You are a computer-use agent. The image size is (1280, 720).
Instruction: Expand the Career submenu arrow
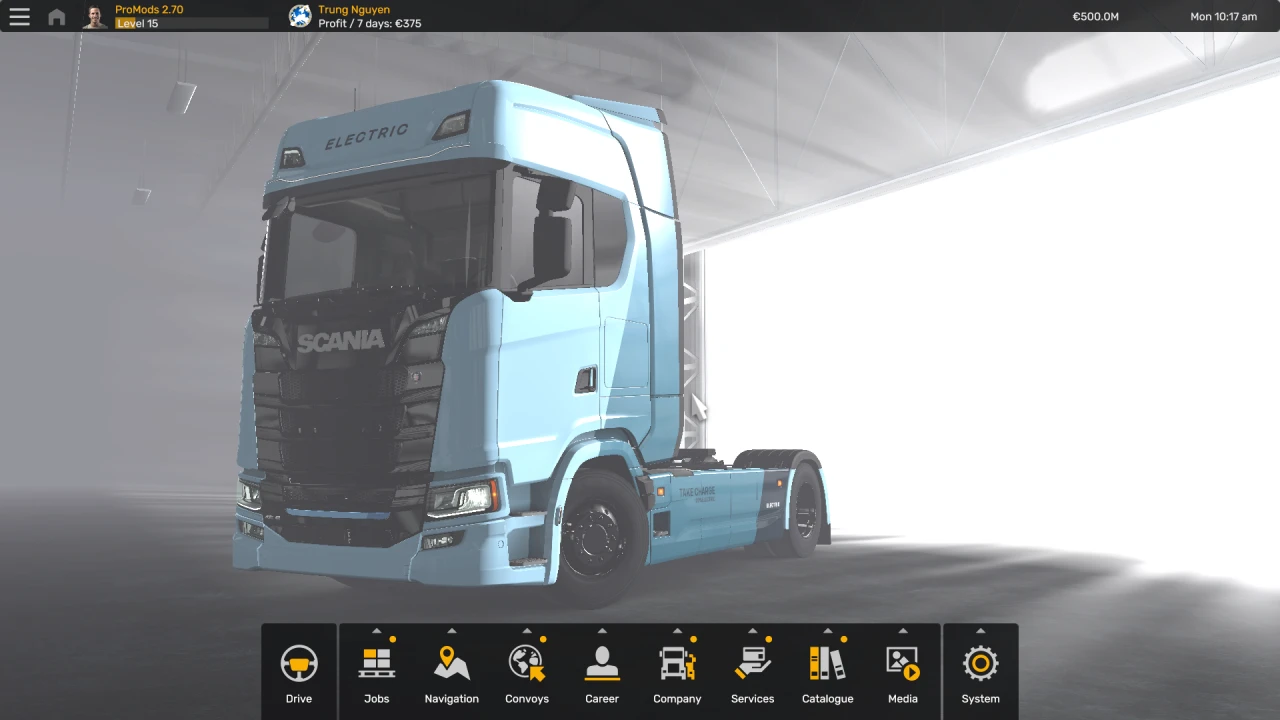(601, 632)
